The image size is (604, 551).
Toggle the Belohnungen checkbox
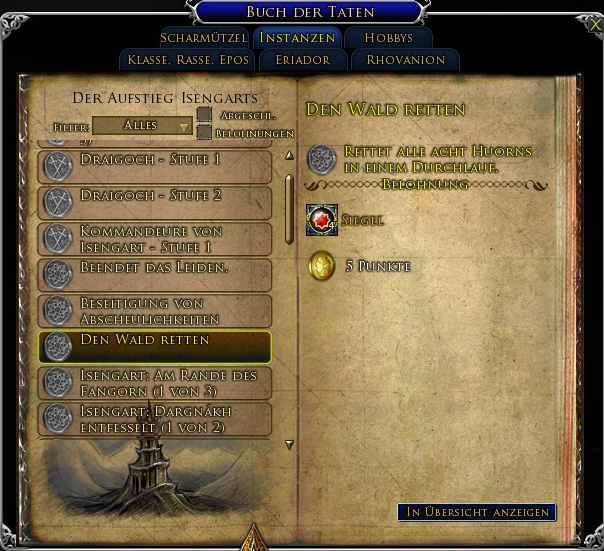pos(204,132)
